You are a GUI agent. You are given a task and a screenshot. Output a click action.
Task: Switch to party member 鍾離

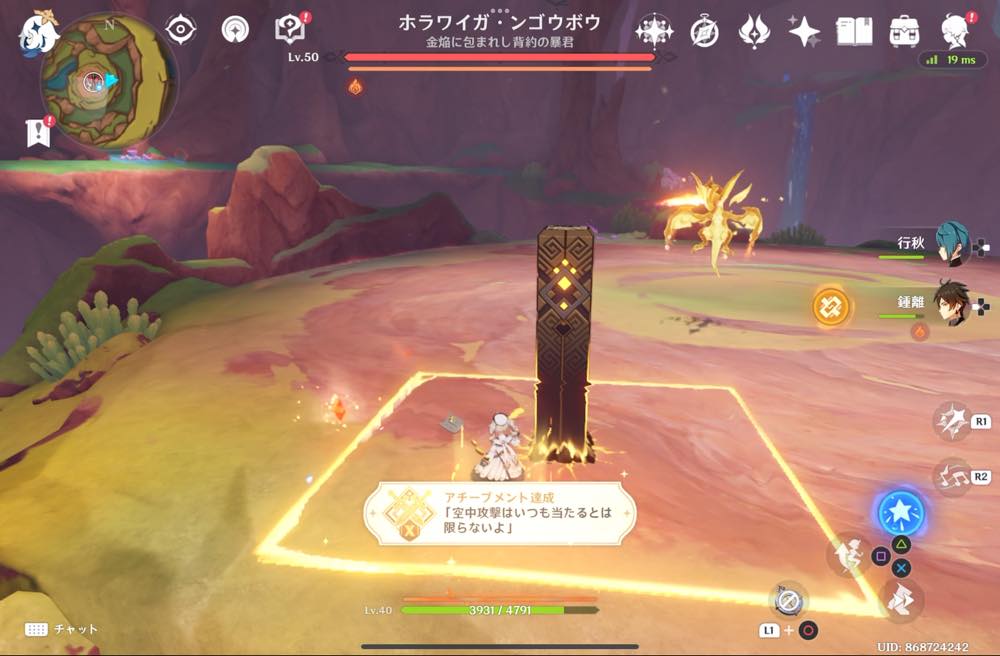point(951,302)
